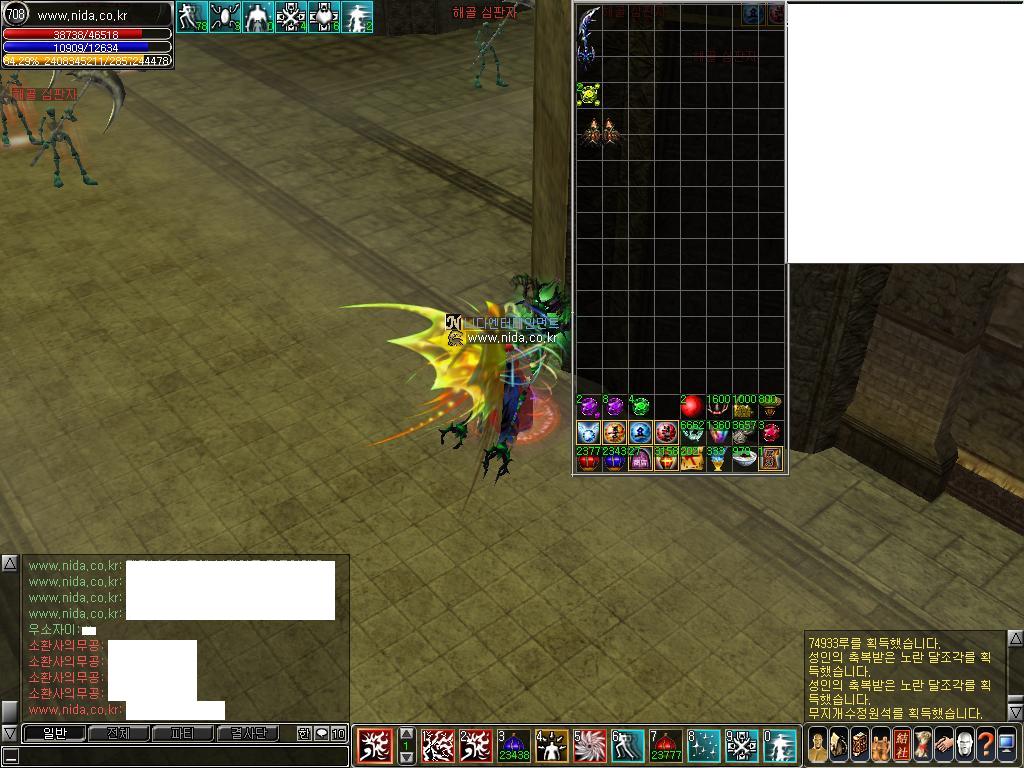Open the computer monitor system menu

[1007, 745]
